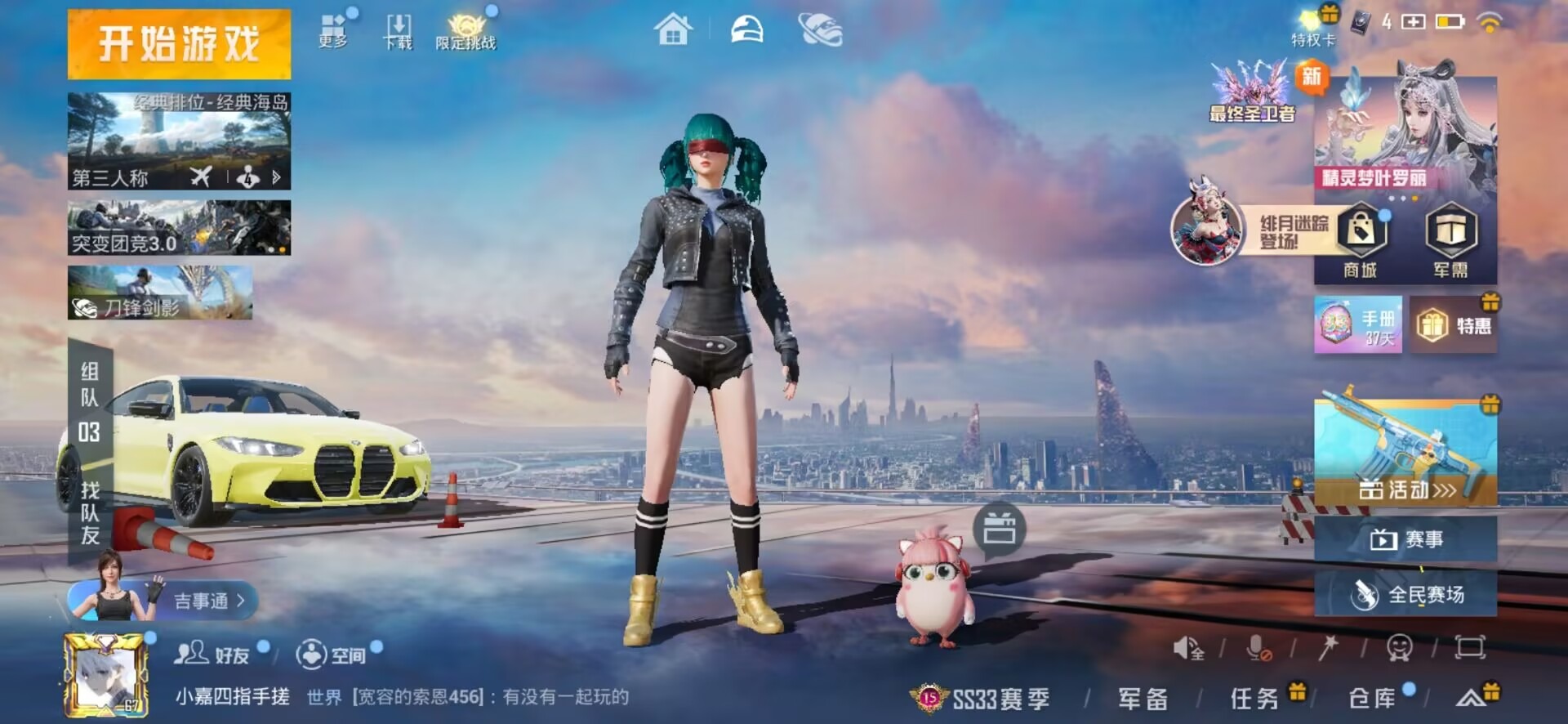1568x724 pixels.
Task: Open the 仓库 inventory menu
Action: click(x=1372, y=699)
